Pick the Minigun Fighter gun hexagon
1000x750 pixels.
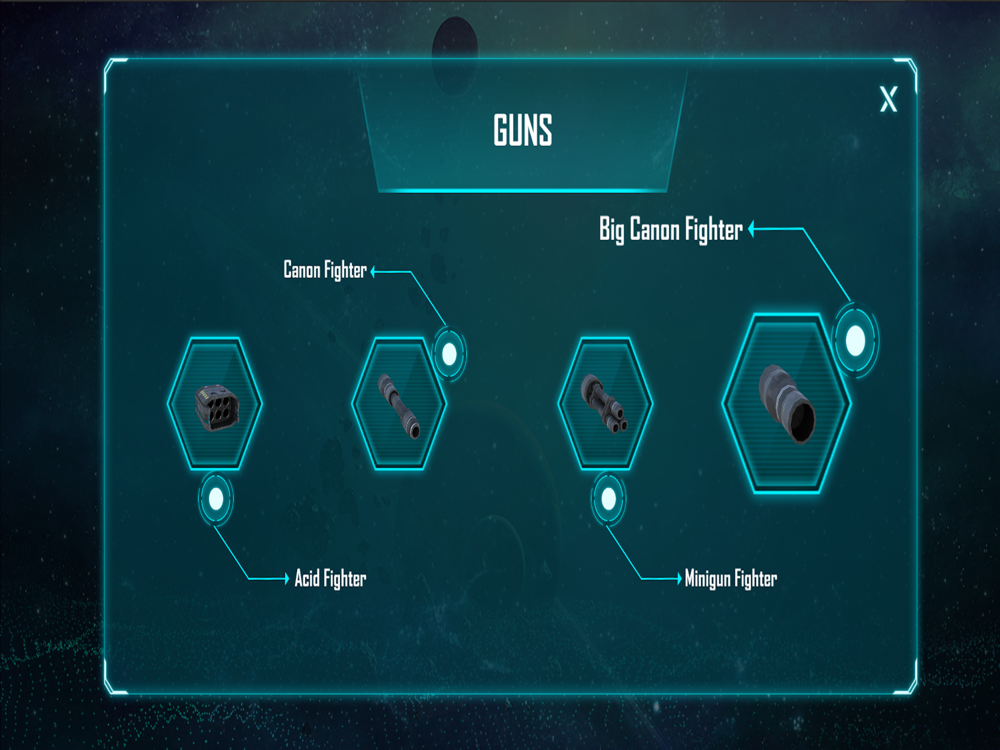(605, 403)
